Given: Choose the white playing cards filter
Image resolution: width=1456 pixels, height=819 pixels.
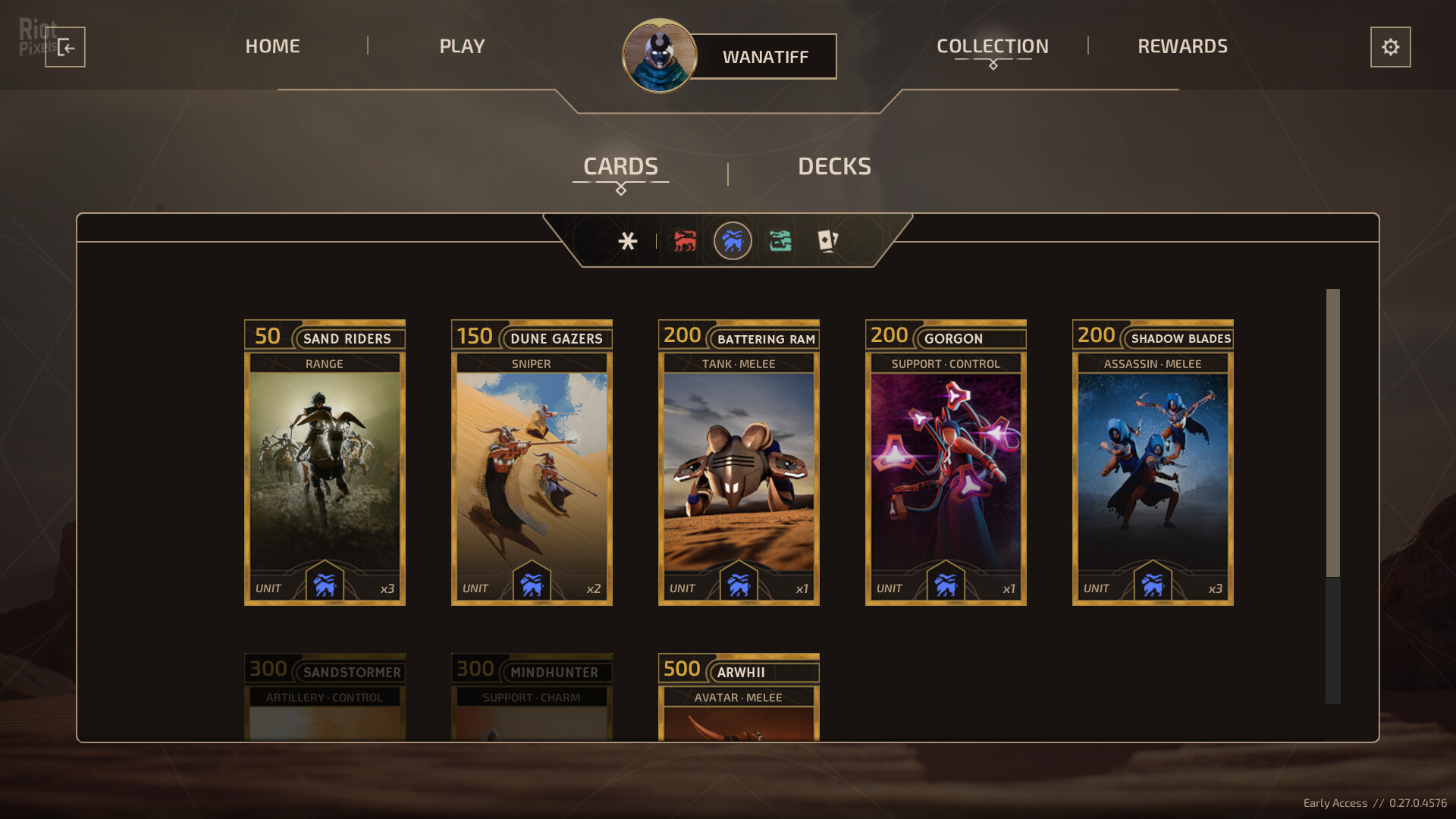Looking at the screenshot, I should pos(827,241).
